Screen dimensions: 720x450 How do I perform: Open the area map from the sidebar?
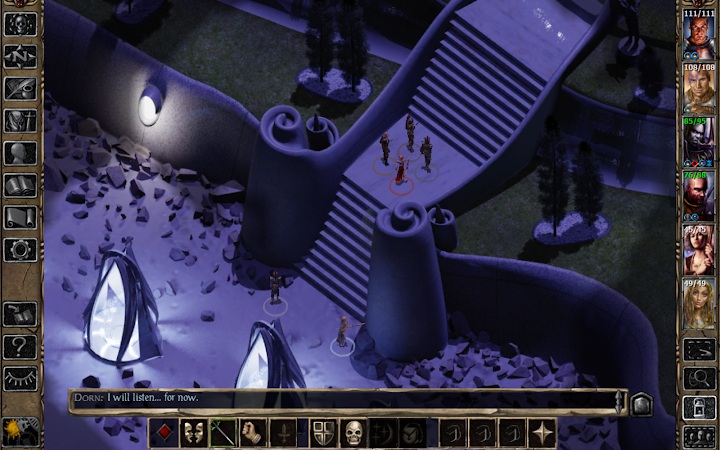[20, 56]
